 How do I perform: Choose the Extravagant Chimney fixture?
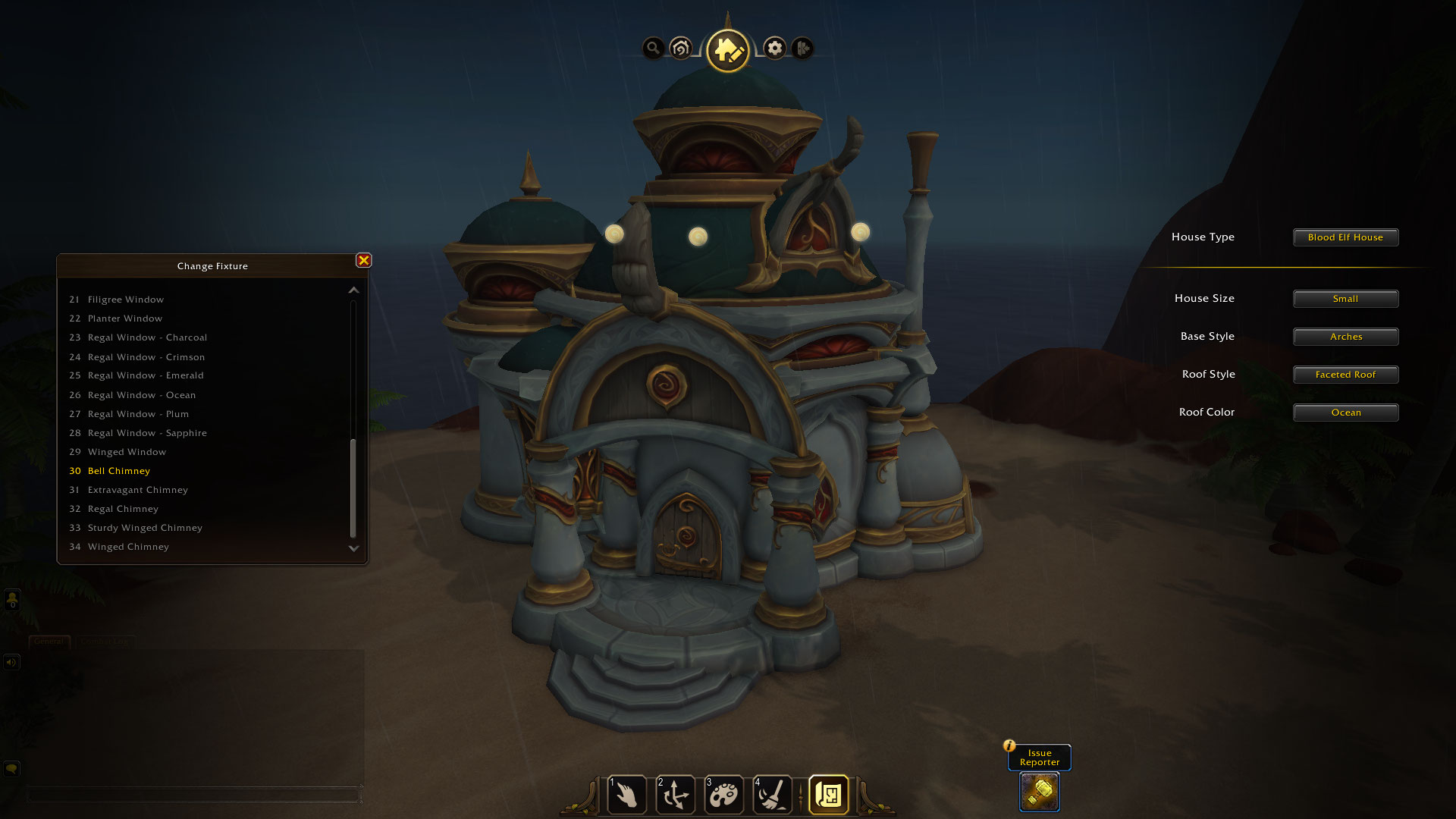[x=137, y=490]
